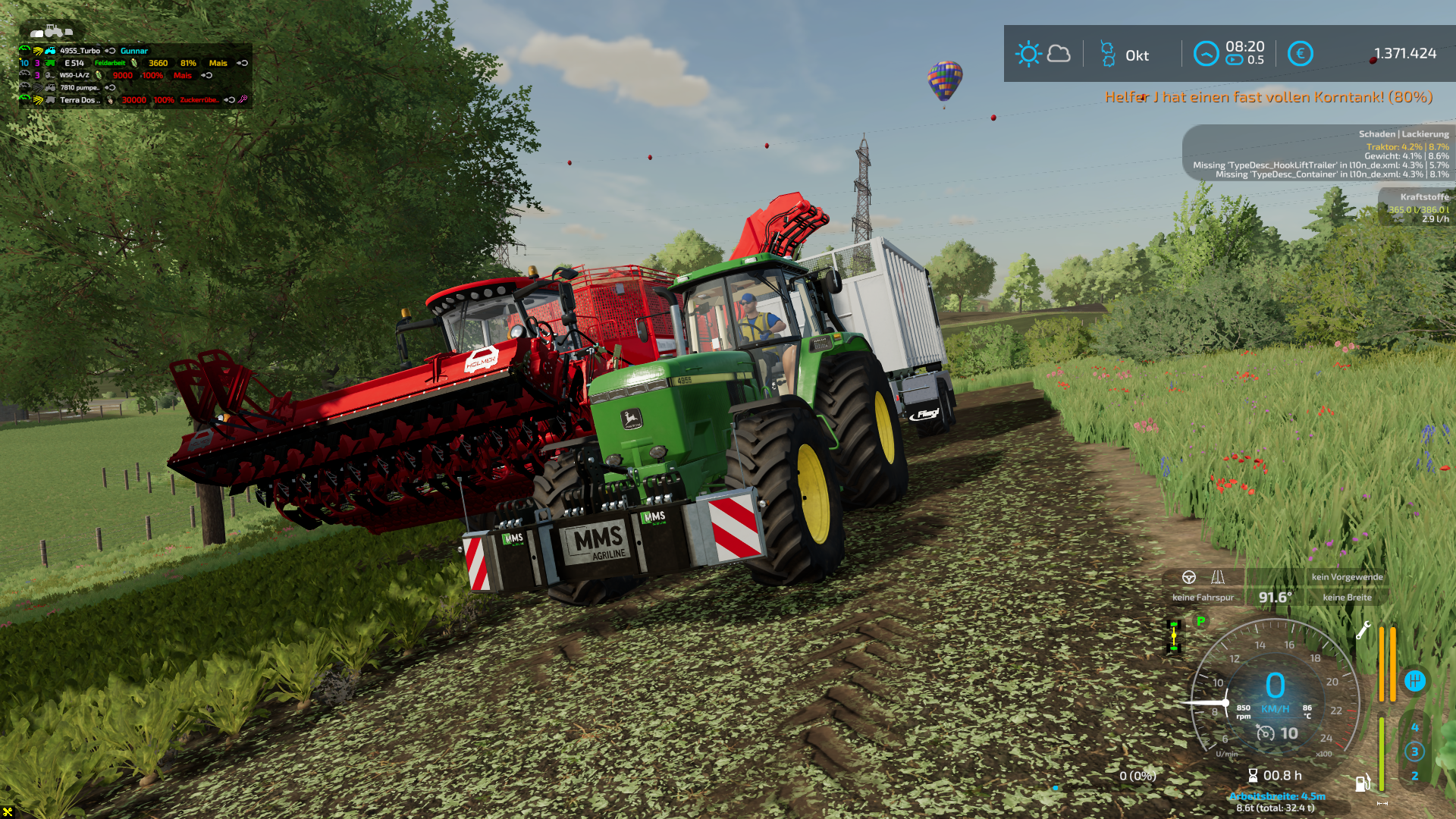Click the 'keine Breite' width field
Image resolution: width=1456 pixels, height=819 pixels.
[1347, 598]
